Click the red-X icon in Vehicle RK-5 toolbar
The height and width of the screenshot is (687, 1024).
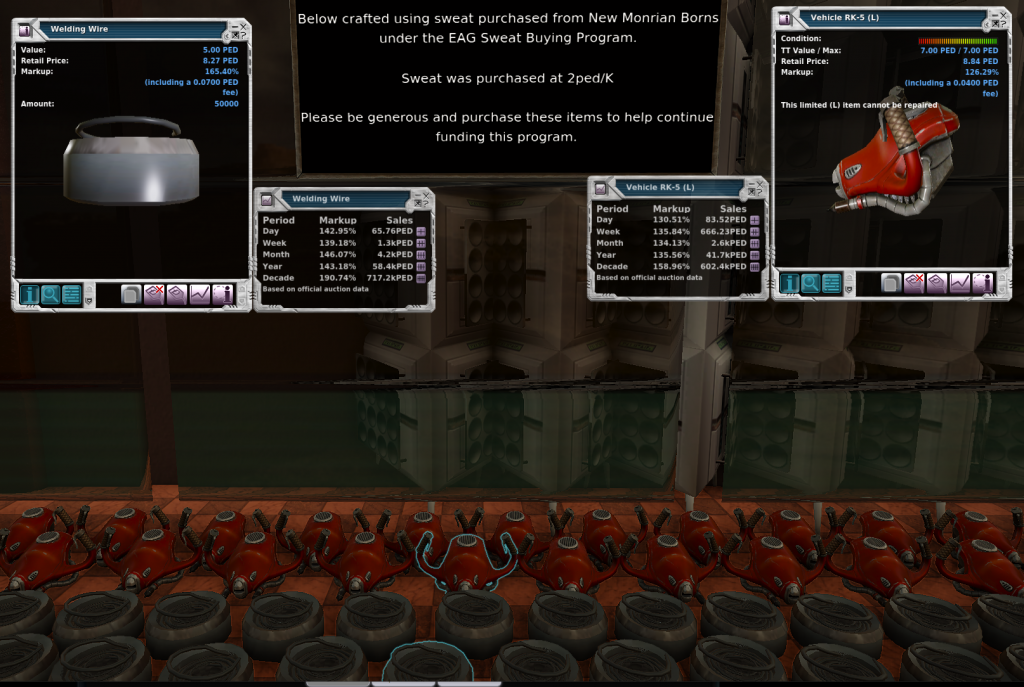click(914, 284)
